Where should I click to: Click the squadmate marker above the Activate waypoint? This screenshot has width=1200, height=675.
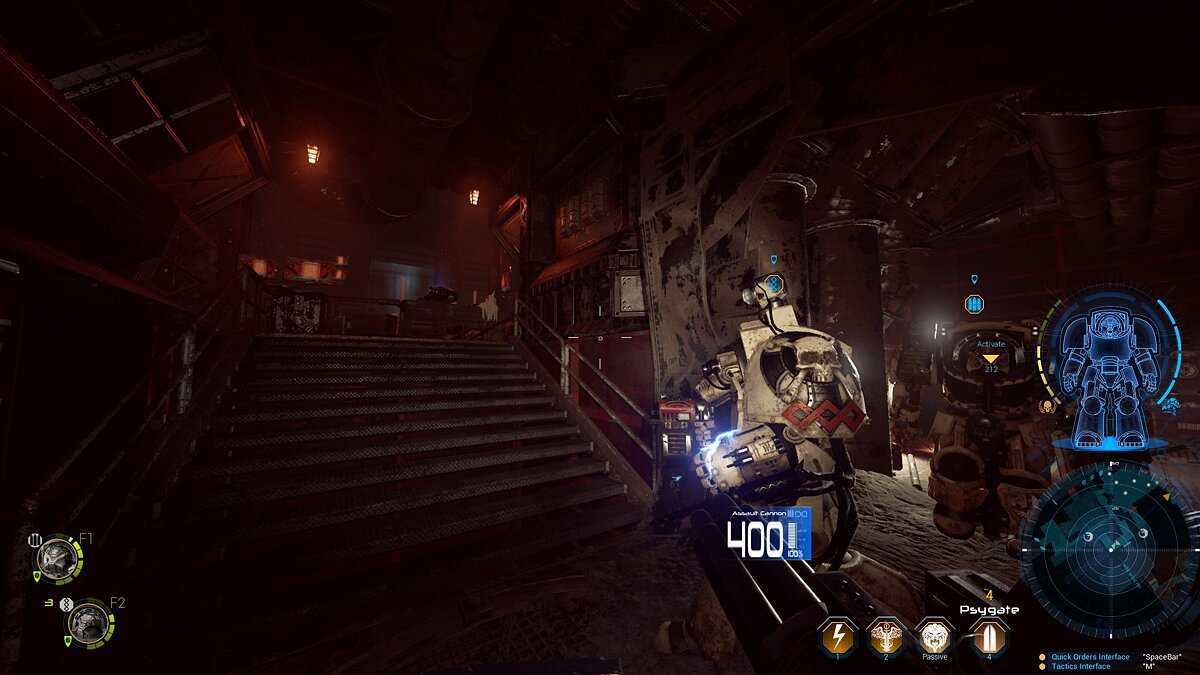coord(974,303)
